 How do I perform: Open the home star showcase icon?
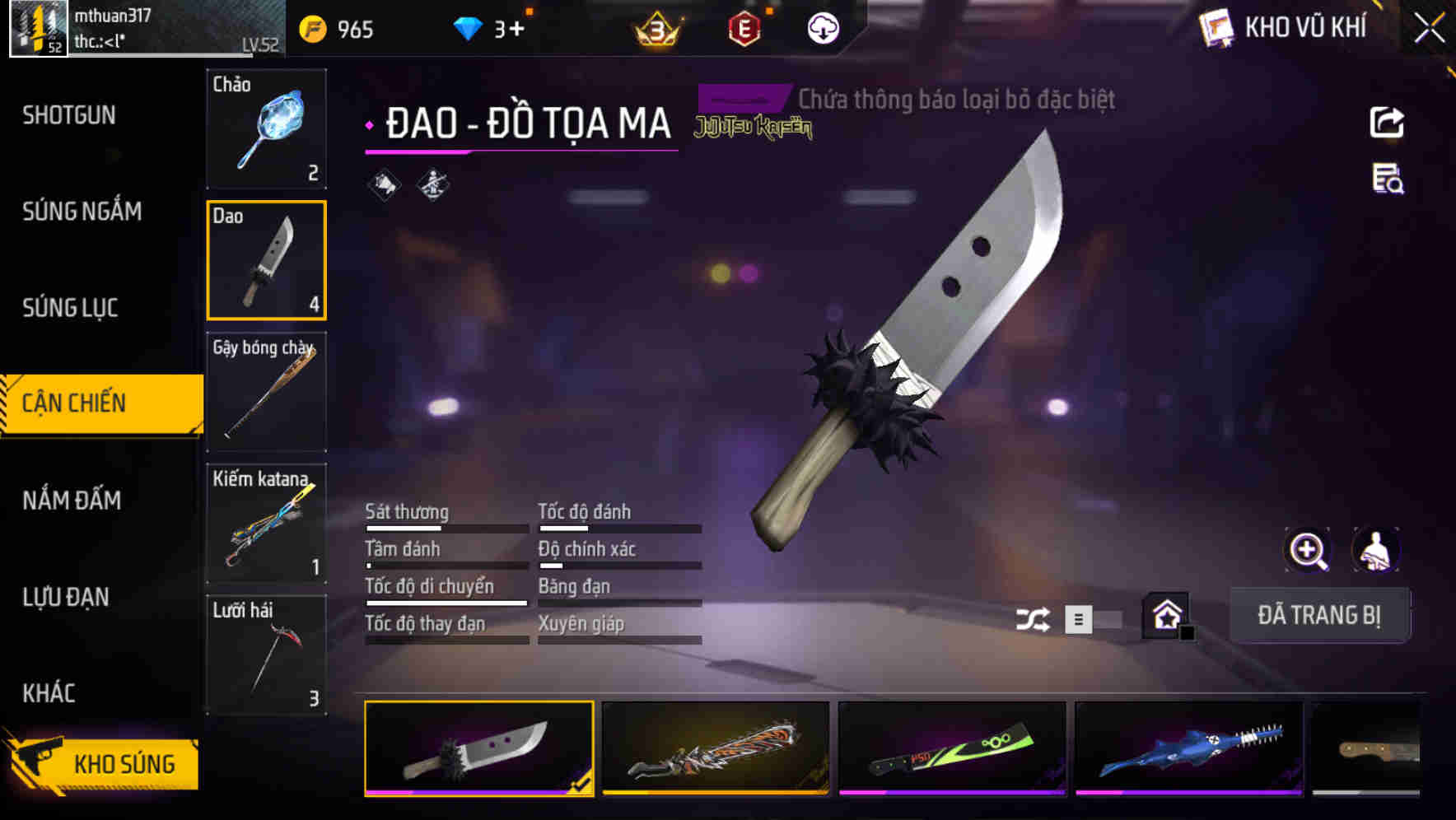coord(1165,616)
